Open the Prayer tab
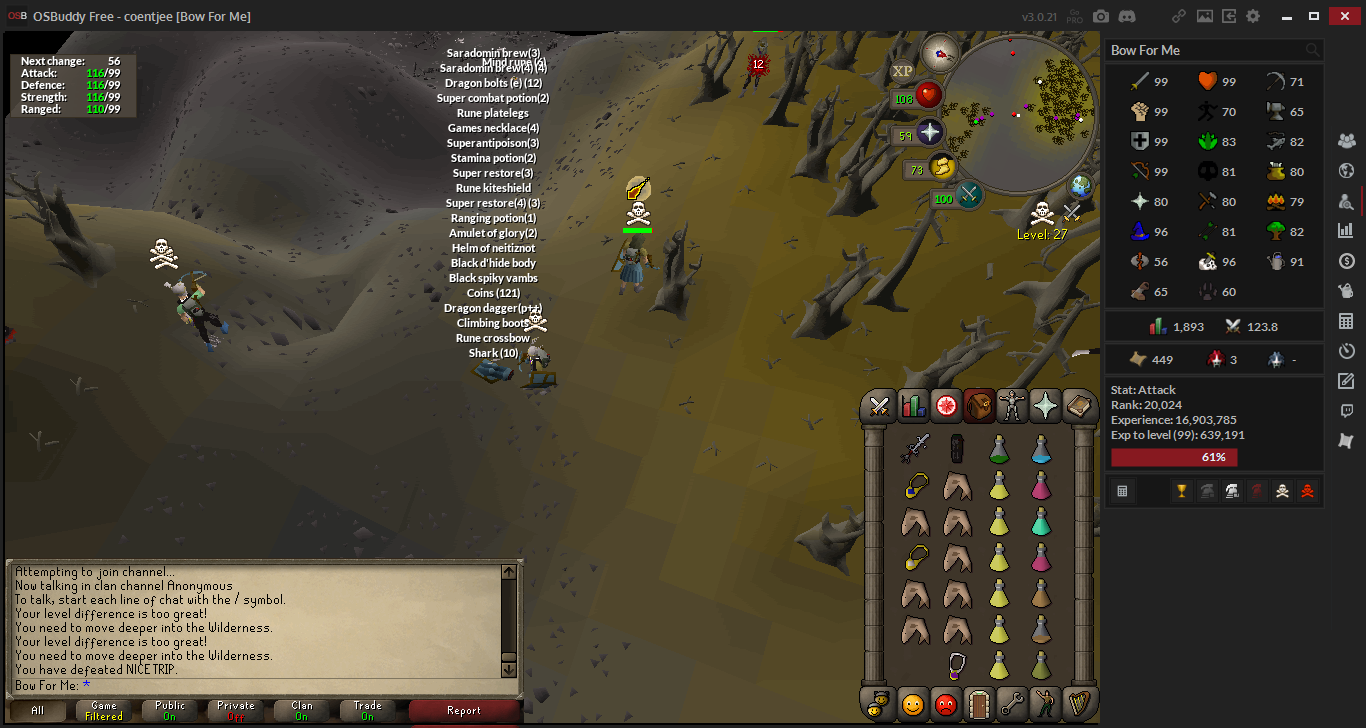This screenshot has height=728, width=1366. click(1045, 405)
